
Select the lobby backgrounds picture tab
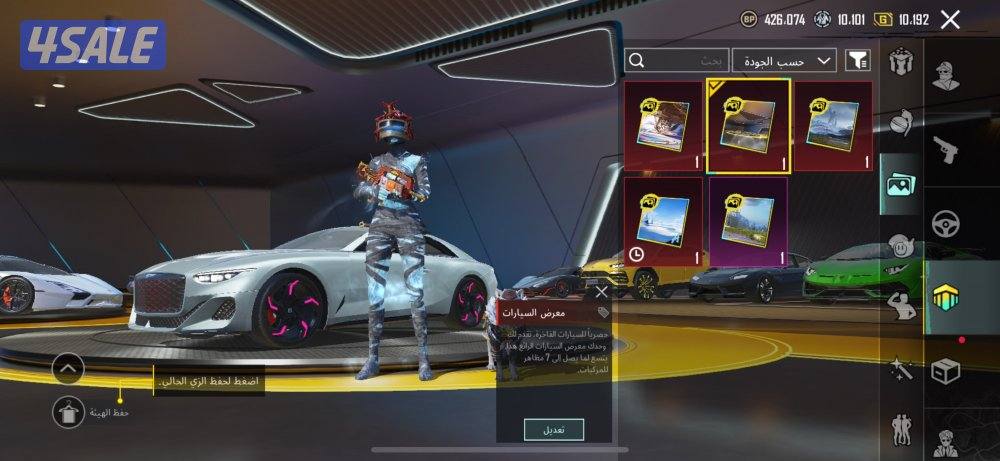[x=900, y=185]
